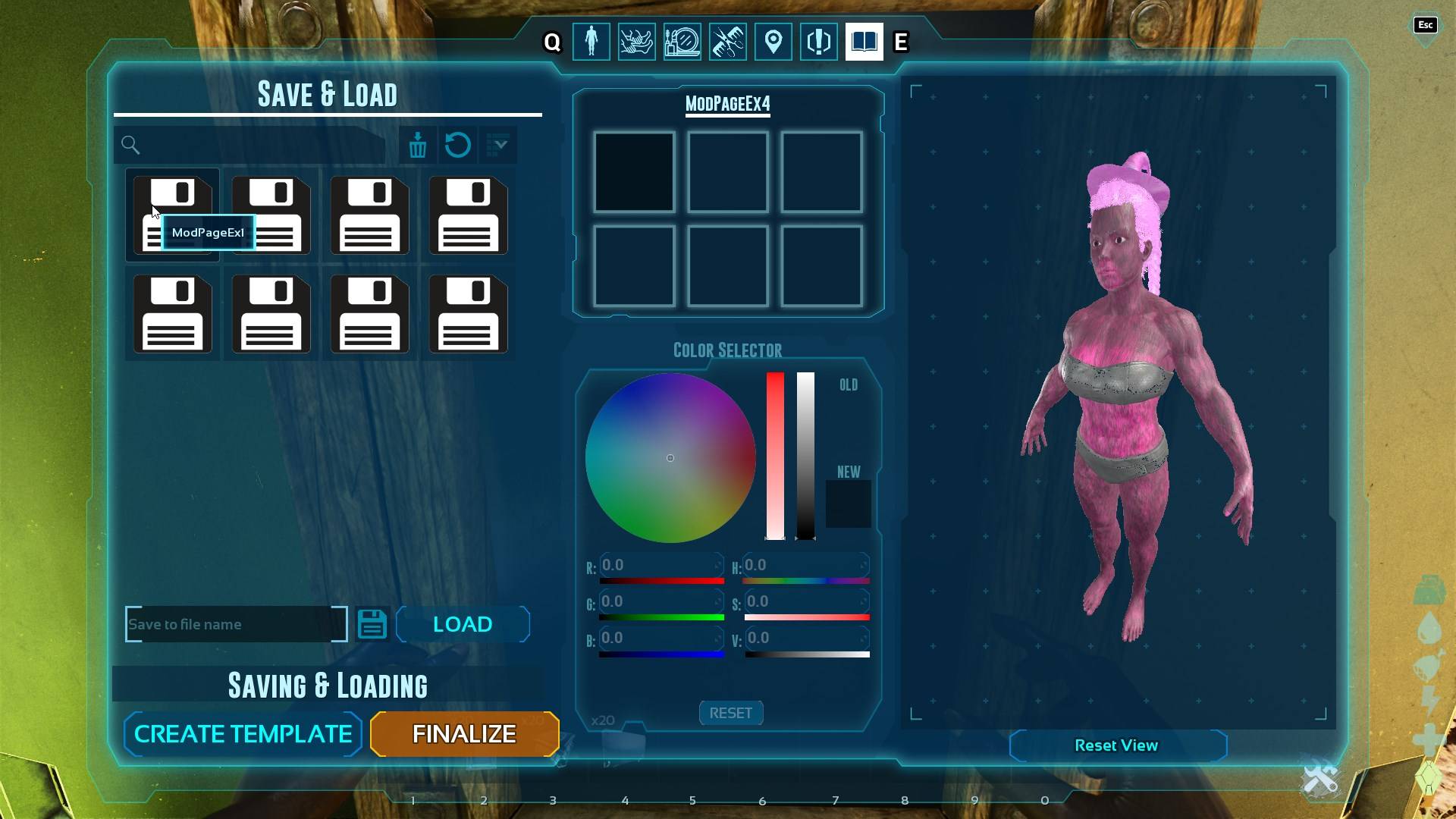Select the makeup and mirror icon
Viewport: 1456px width, 819px height.
coord(682,42)
